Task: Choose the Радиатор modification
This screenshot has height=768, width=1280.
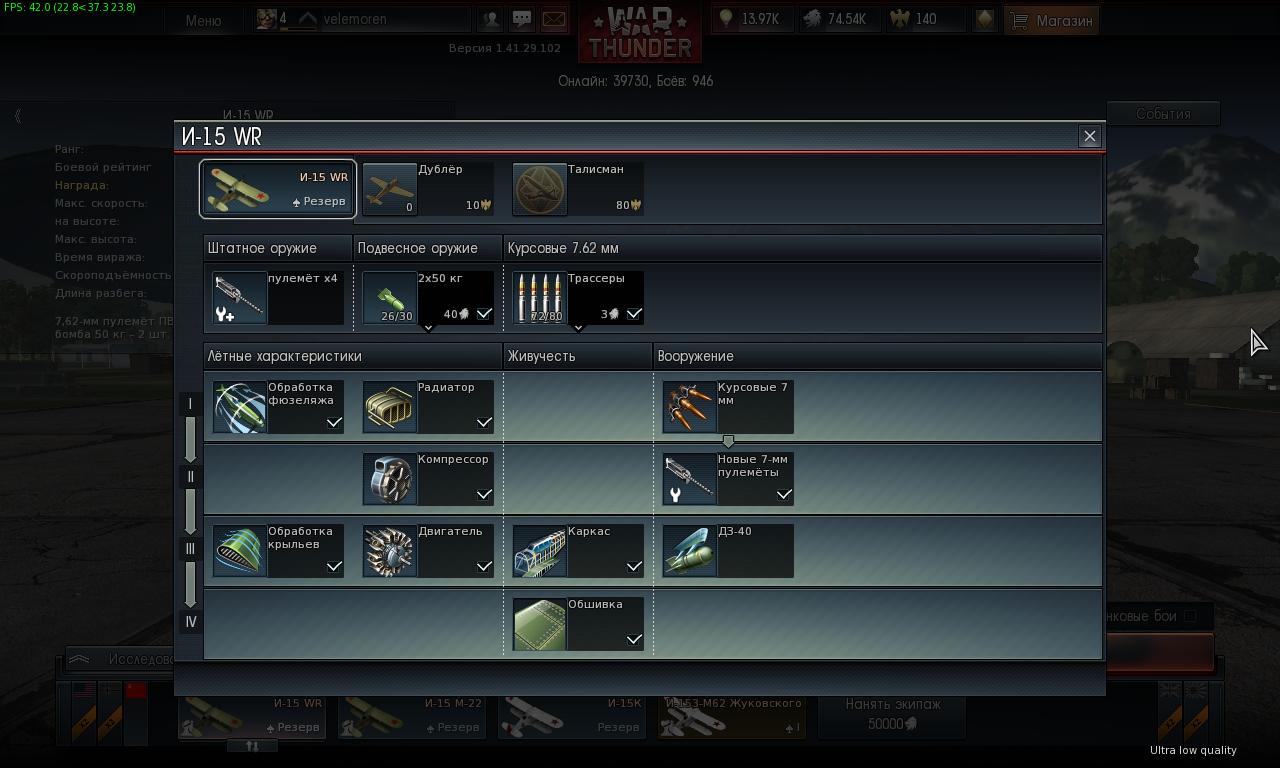Action: tap(428, 407)
